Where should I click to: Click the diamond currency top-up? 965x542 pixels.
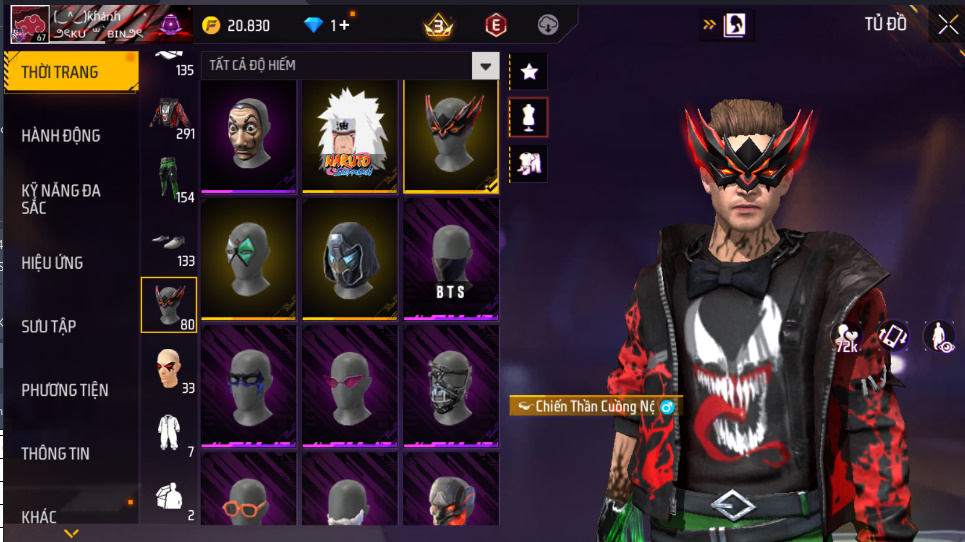pyautogui.click(x=327, y=25)
